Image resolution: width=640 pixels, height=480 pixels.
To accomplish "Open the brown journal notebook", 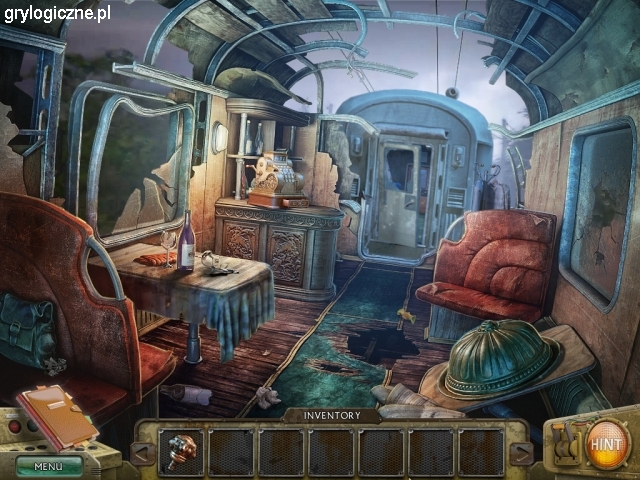I will (56, 414).
